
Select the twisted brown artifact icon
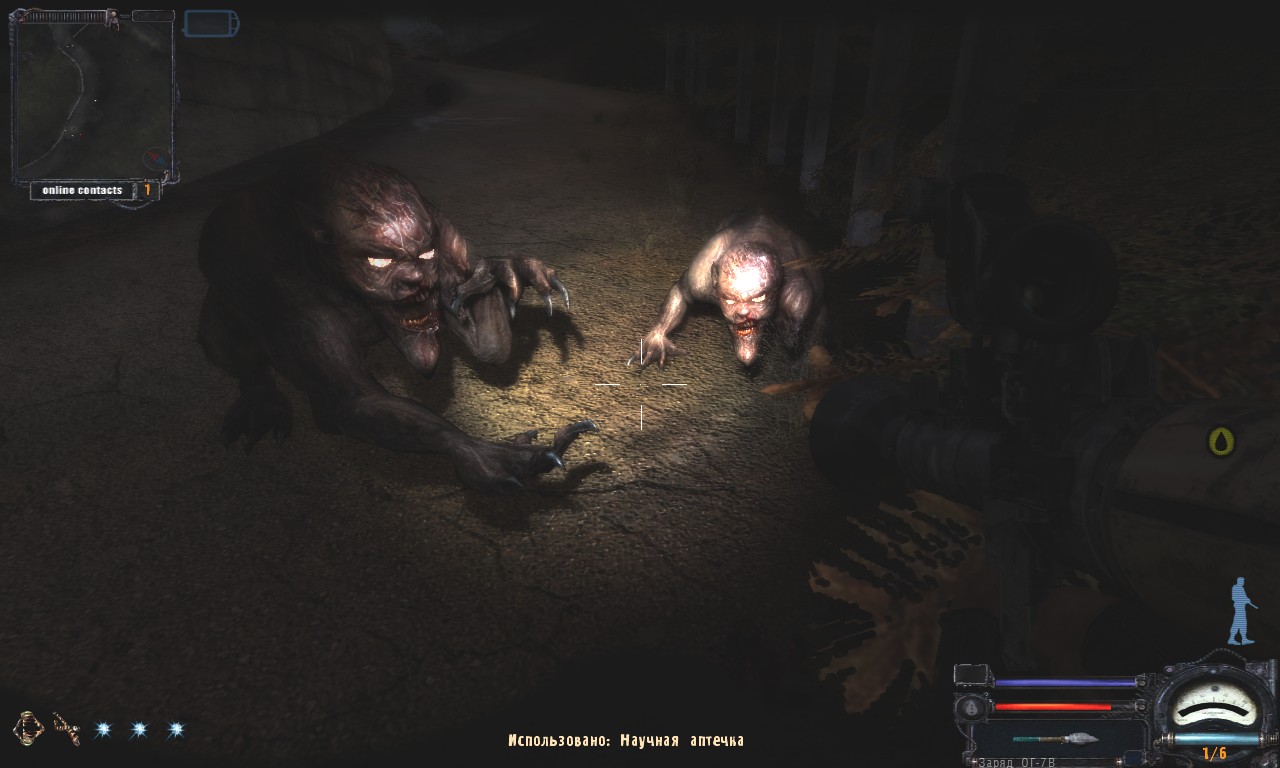tap(66, 729)
